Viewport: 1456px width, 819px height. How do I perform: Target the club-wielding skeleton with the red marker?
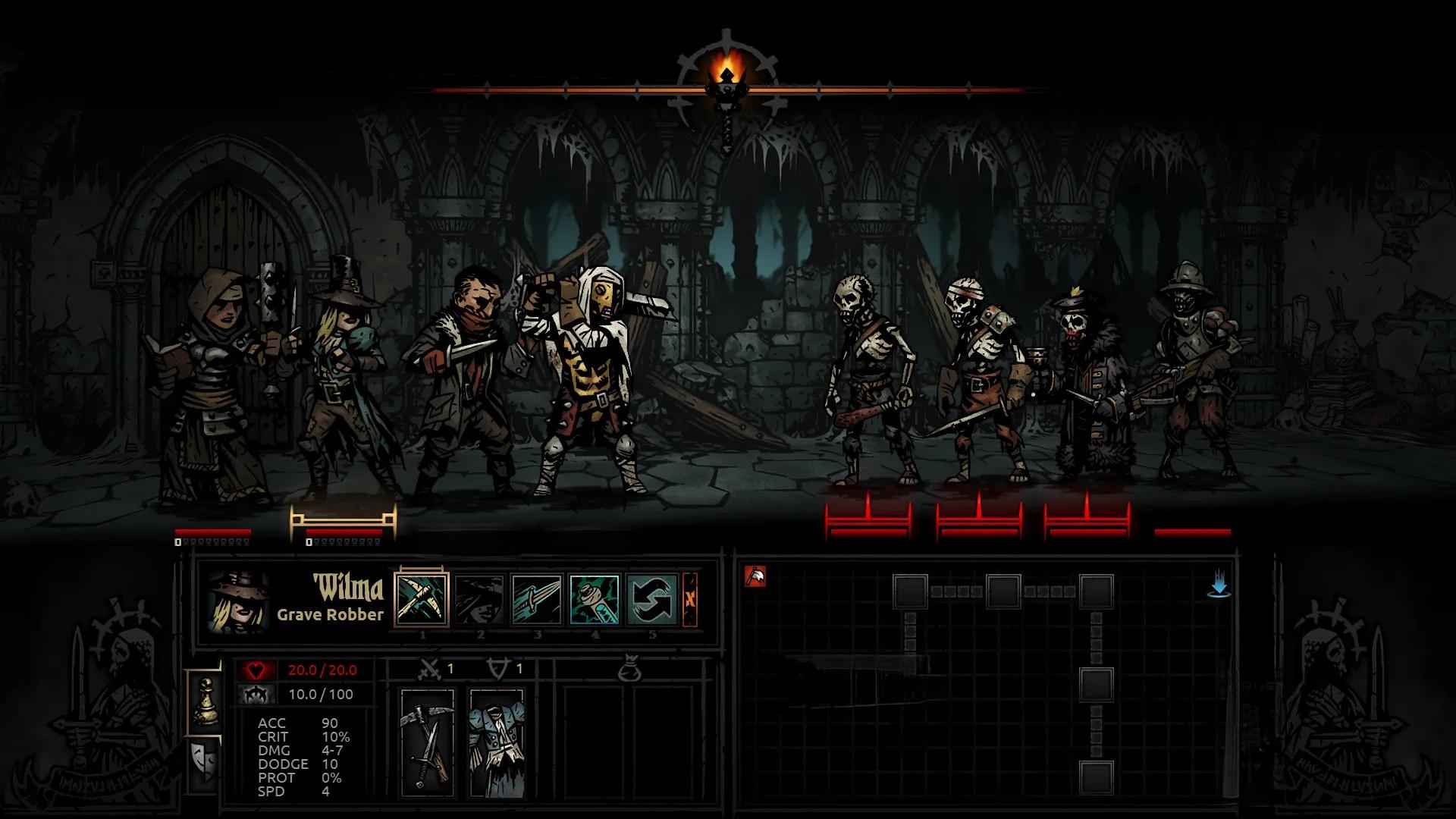click(868, 520)
